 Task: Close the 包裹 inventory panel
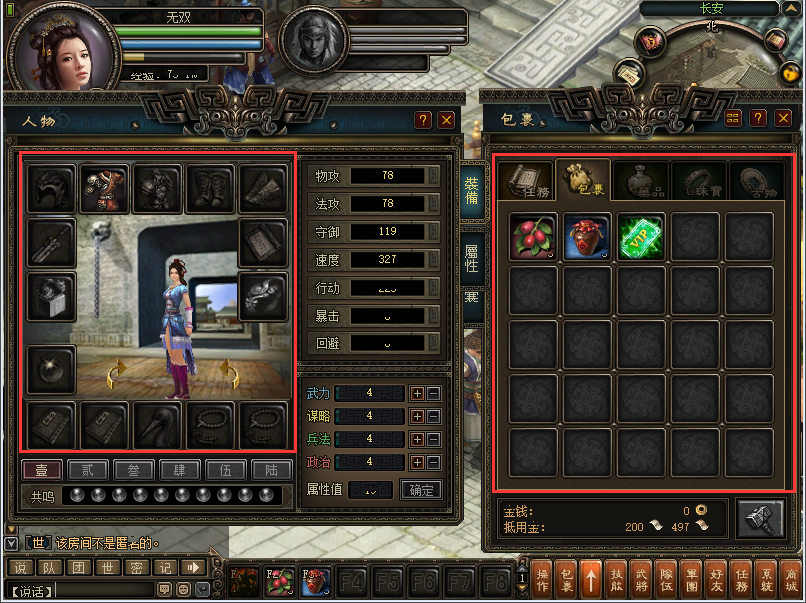781,119
